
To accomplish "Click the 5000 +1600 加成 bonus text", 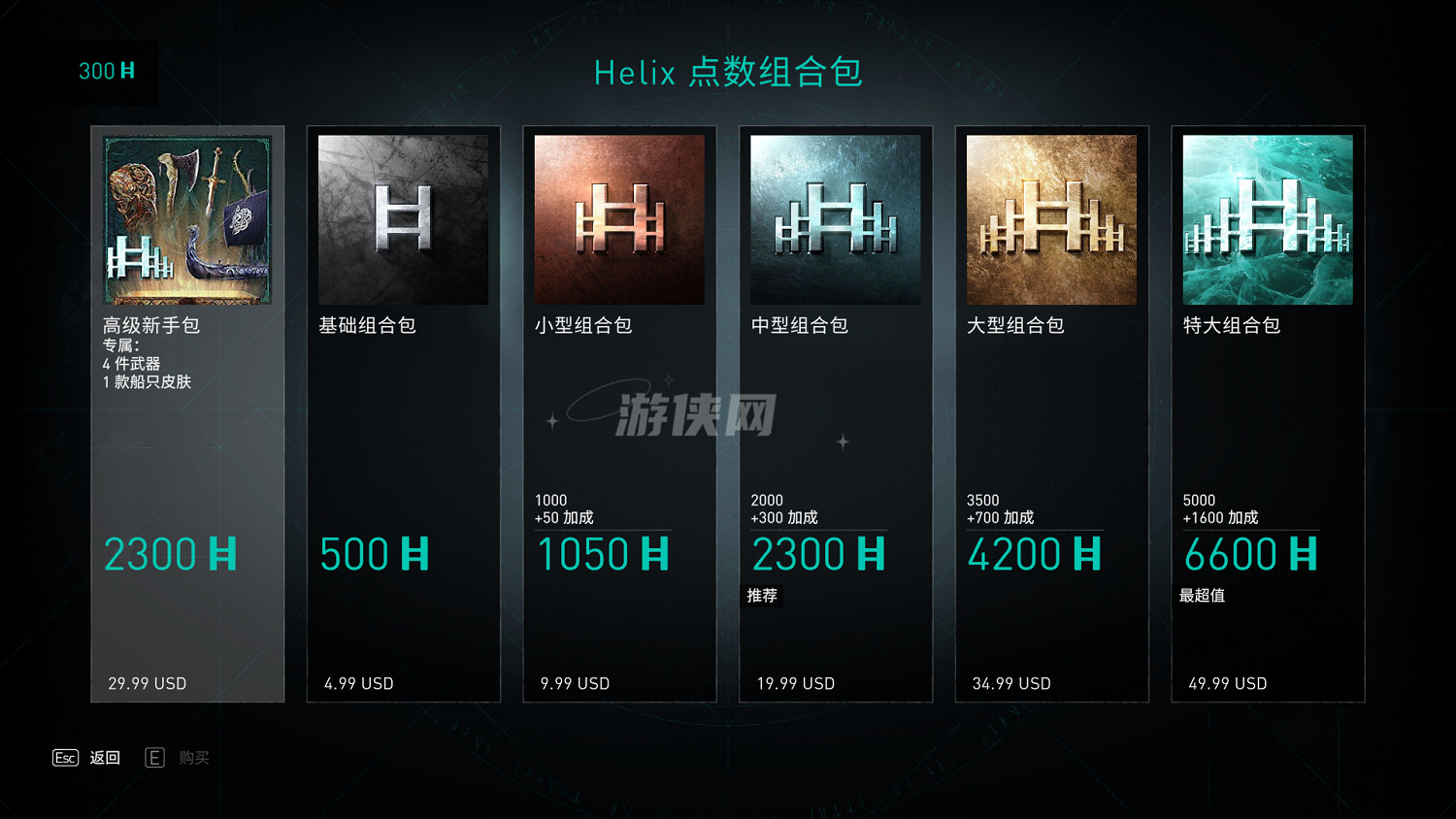I will (1218, 508).
